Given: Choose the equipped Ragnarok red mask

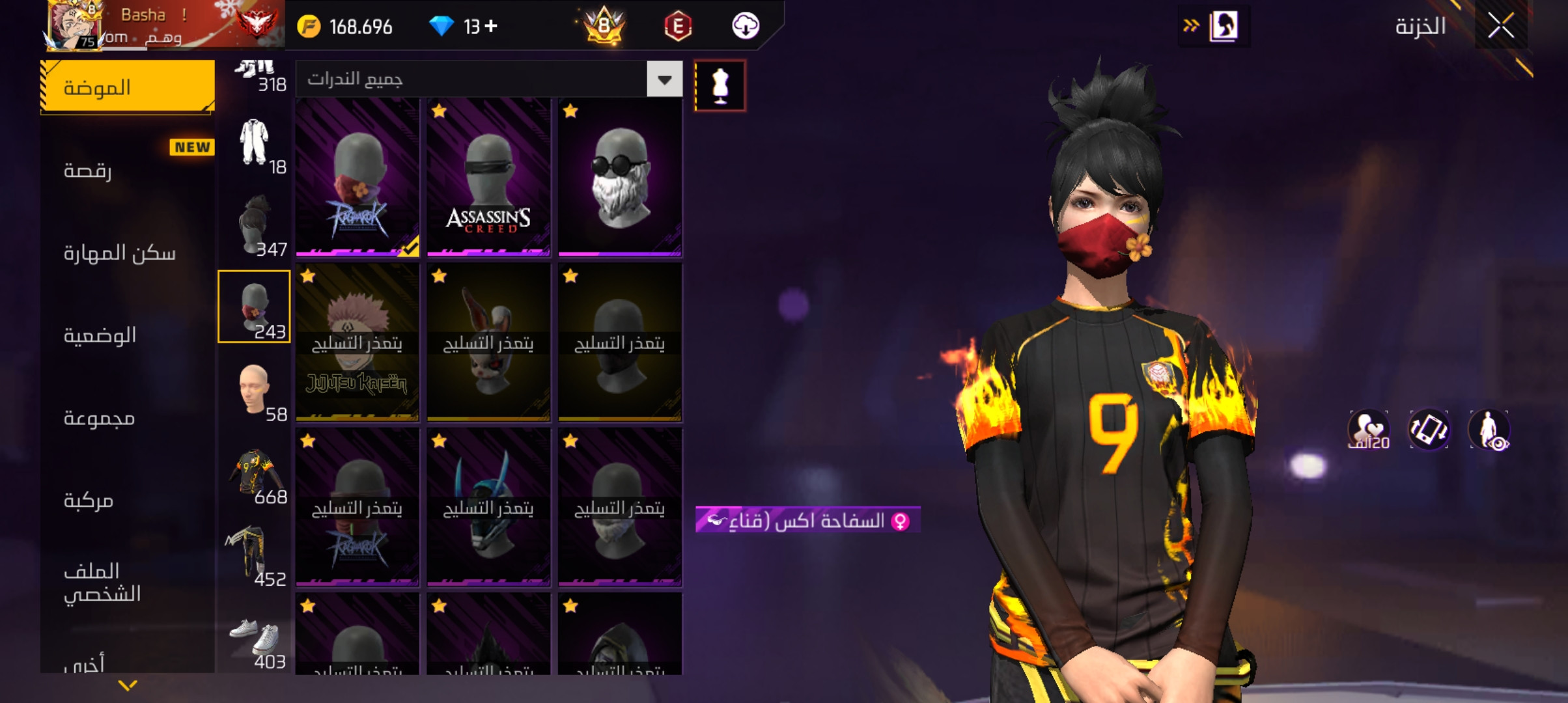Looking at the screenshot, I should [x=357, y=177].
